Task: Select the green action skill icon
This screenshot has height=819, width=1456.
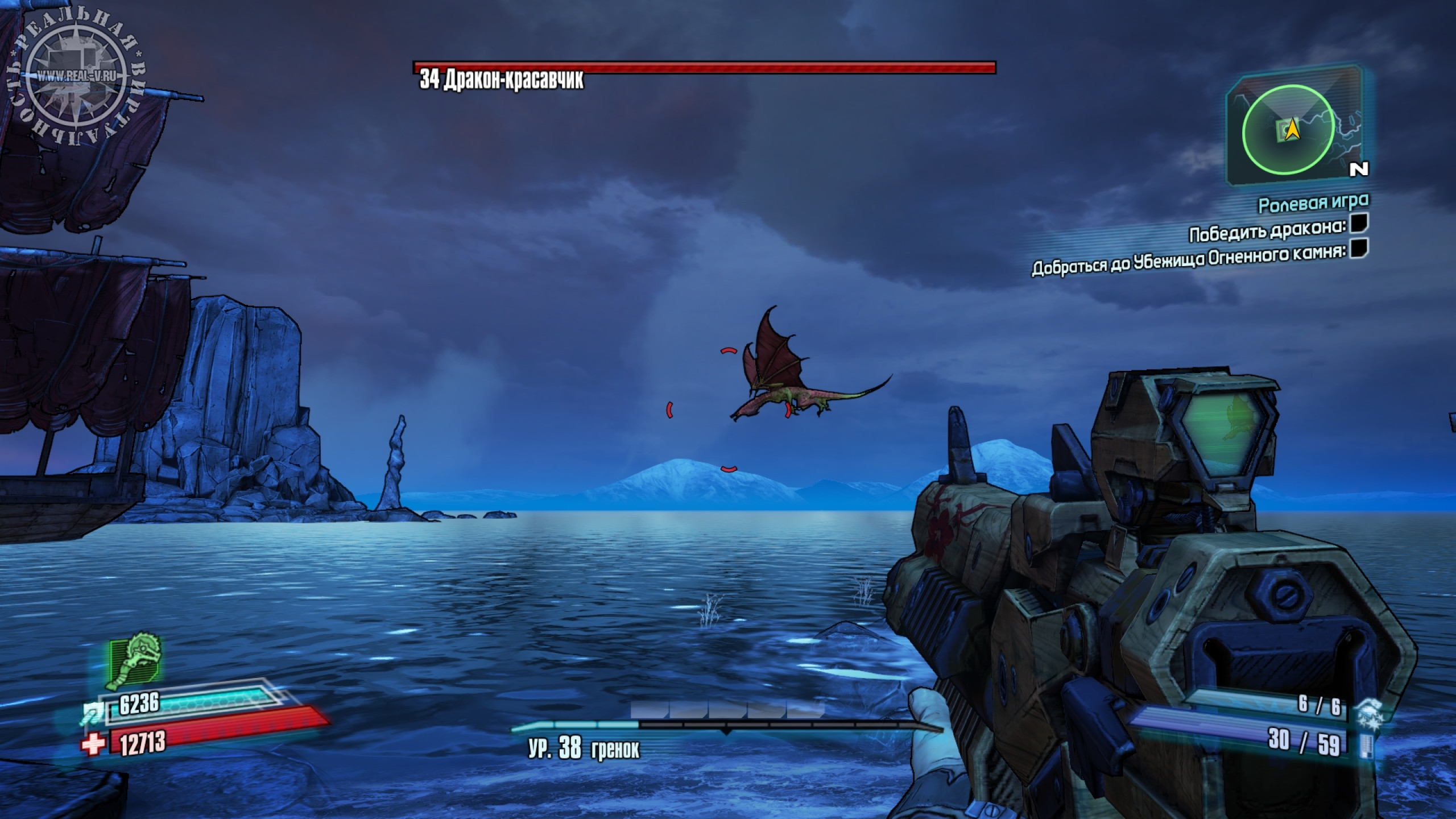Action: 135,662
